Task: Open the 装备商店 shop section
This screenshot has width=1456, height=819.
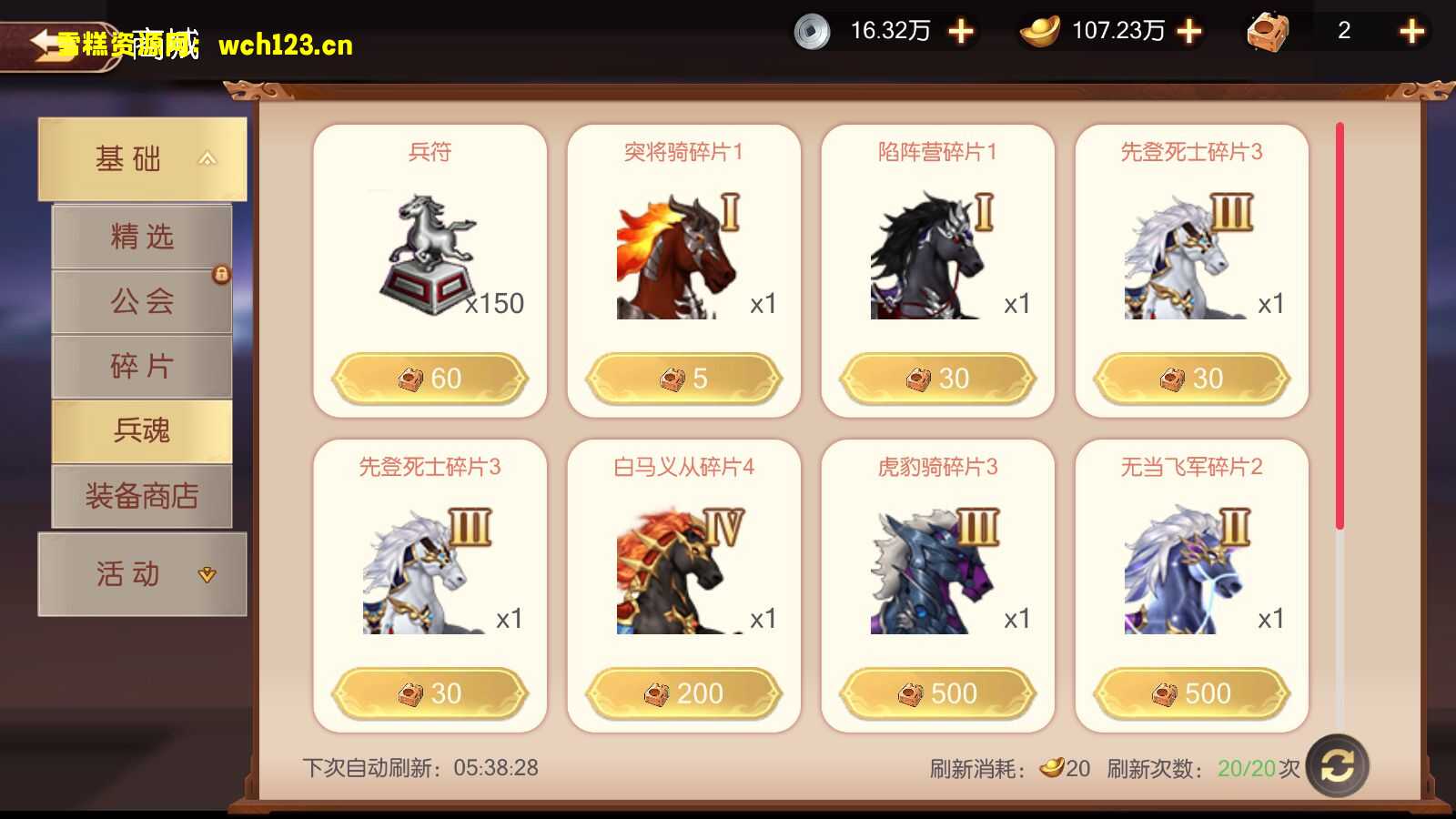Action: (x=141, y=496)
